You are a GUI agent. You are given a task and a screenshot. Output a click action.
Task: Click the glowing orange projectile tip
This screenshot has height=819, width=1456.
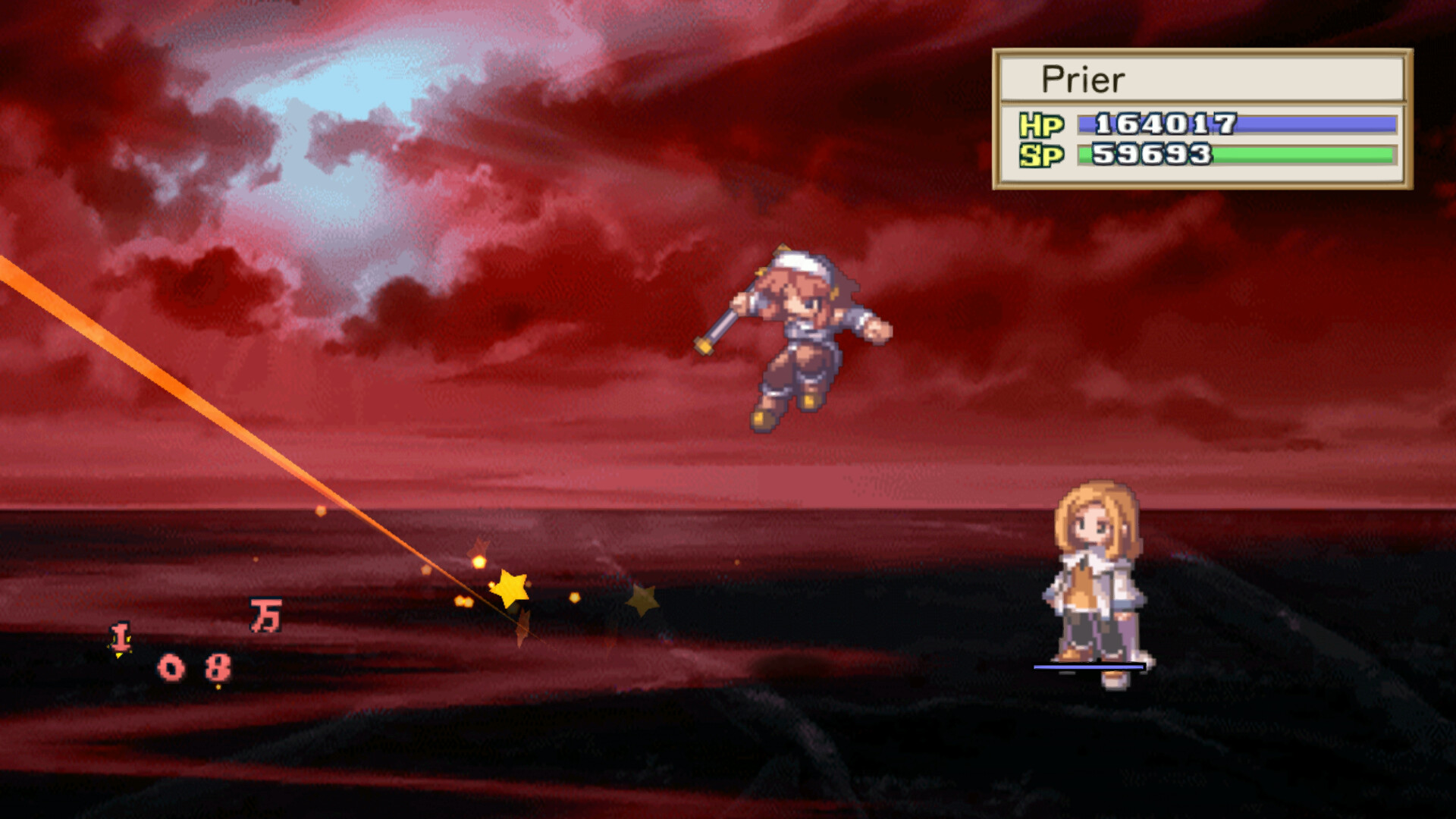pyautogui.click(x=481, y=563)
